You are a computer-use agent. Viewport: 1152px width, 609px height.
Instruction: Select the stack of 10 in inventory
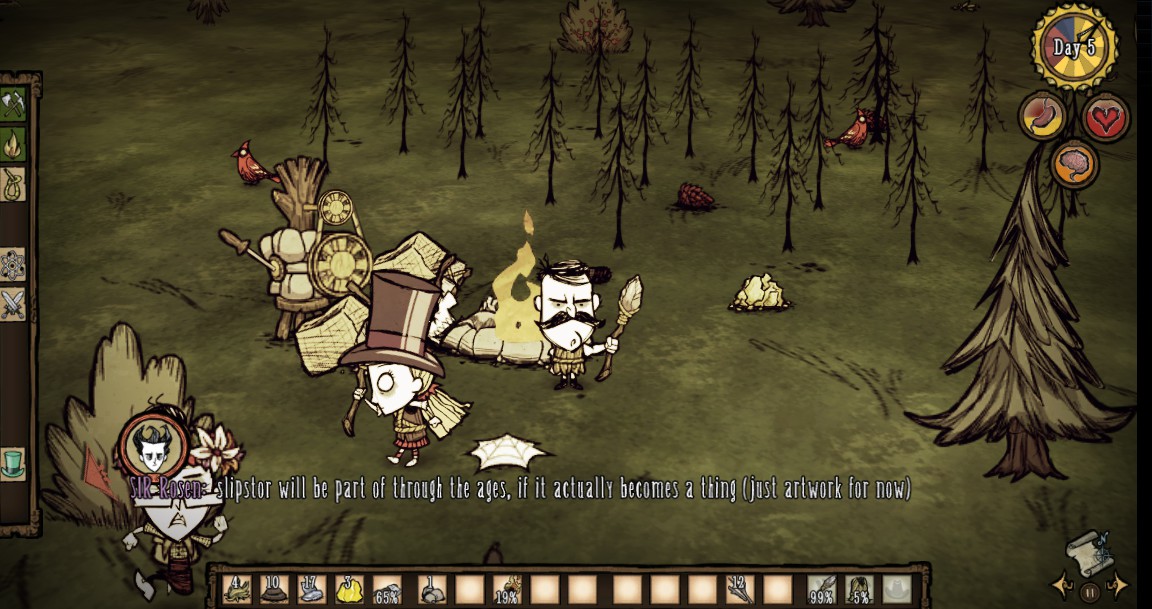tap(274, 589)
